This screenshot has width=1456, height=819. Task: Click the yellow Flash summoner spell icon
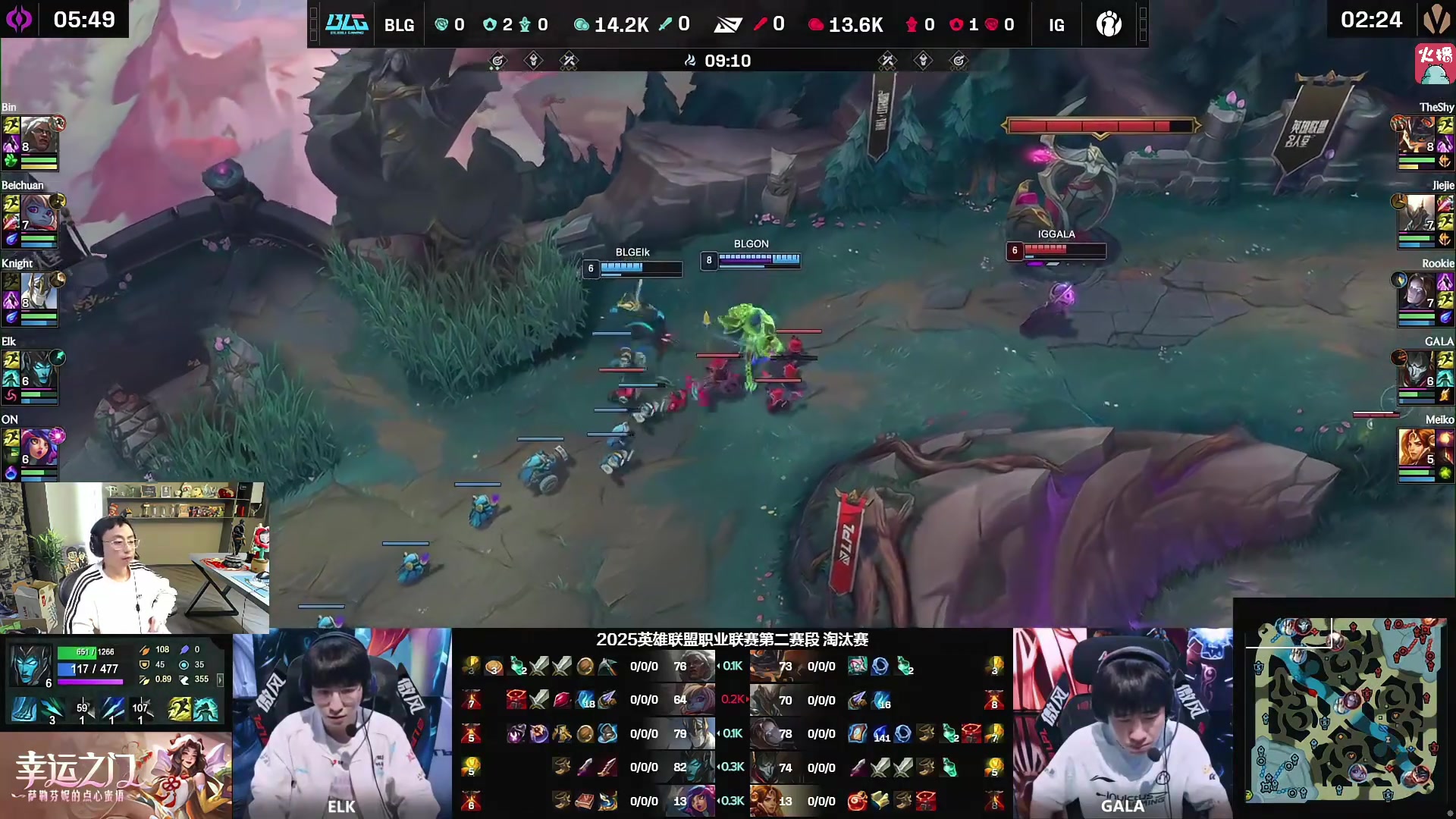pyautogui.click(x=180, y=710)
